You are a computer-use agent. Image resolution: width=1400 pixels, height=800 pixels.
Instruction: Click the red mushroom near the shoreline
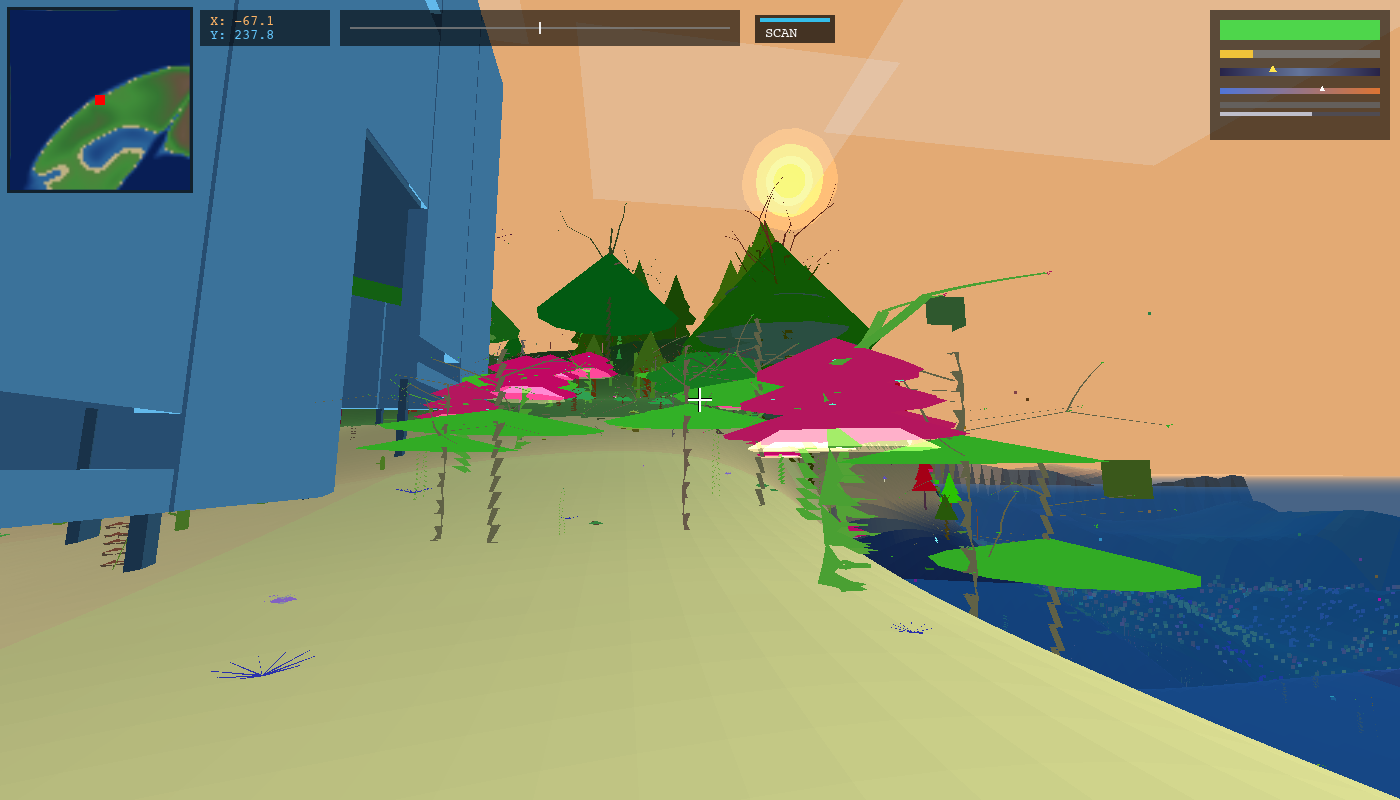pos(922,480)
